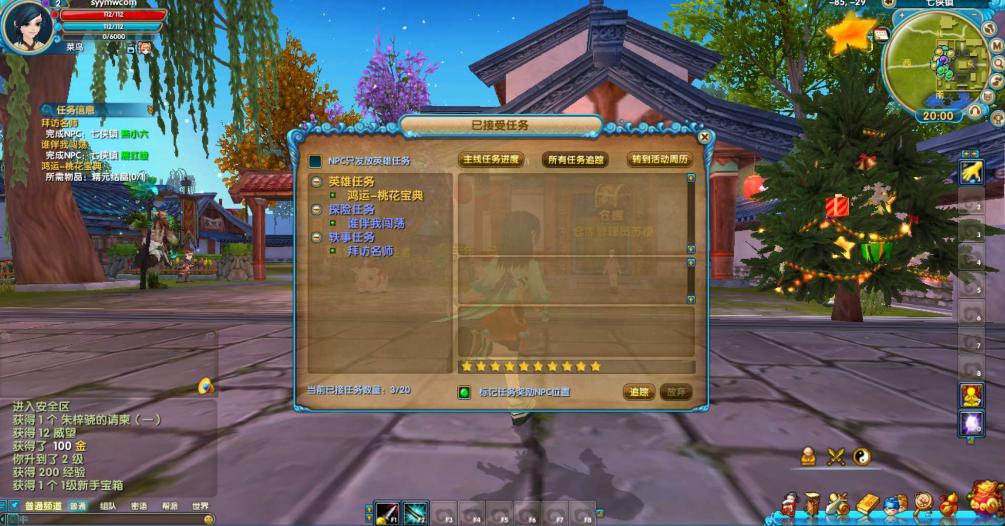1005x526 pixels.
Task: Toggle 标记任务奖励NPC位置 green marker
Action: pyautogui.click(x=464, y=392)
